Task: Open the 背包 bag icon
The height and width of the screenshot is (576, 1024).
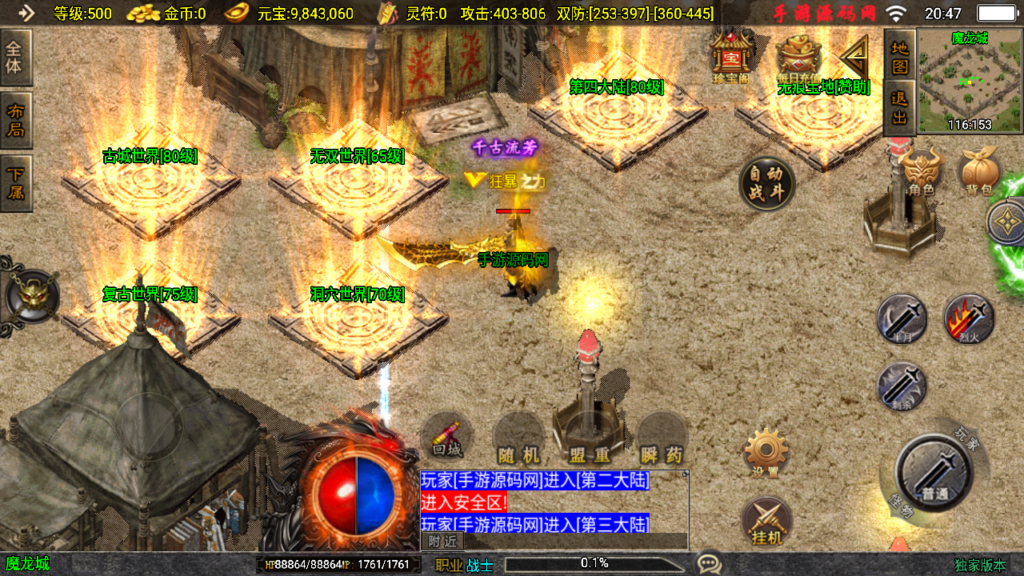Action: [x=978, y=172]
